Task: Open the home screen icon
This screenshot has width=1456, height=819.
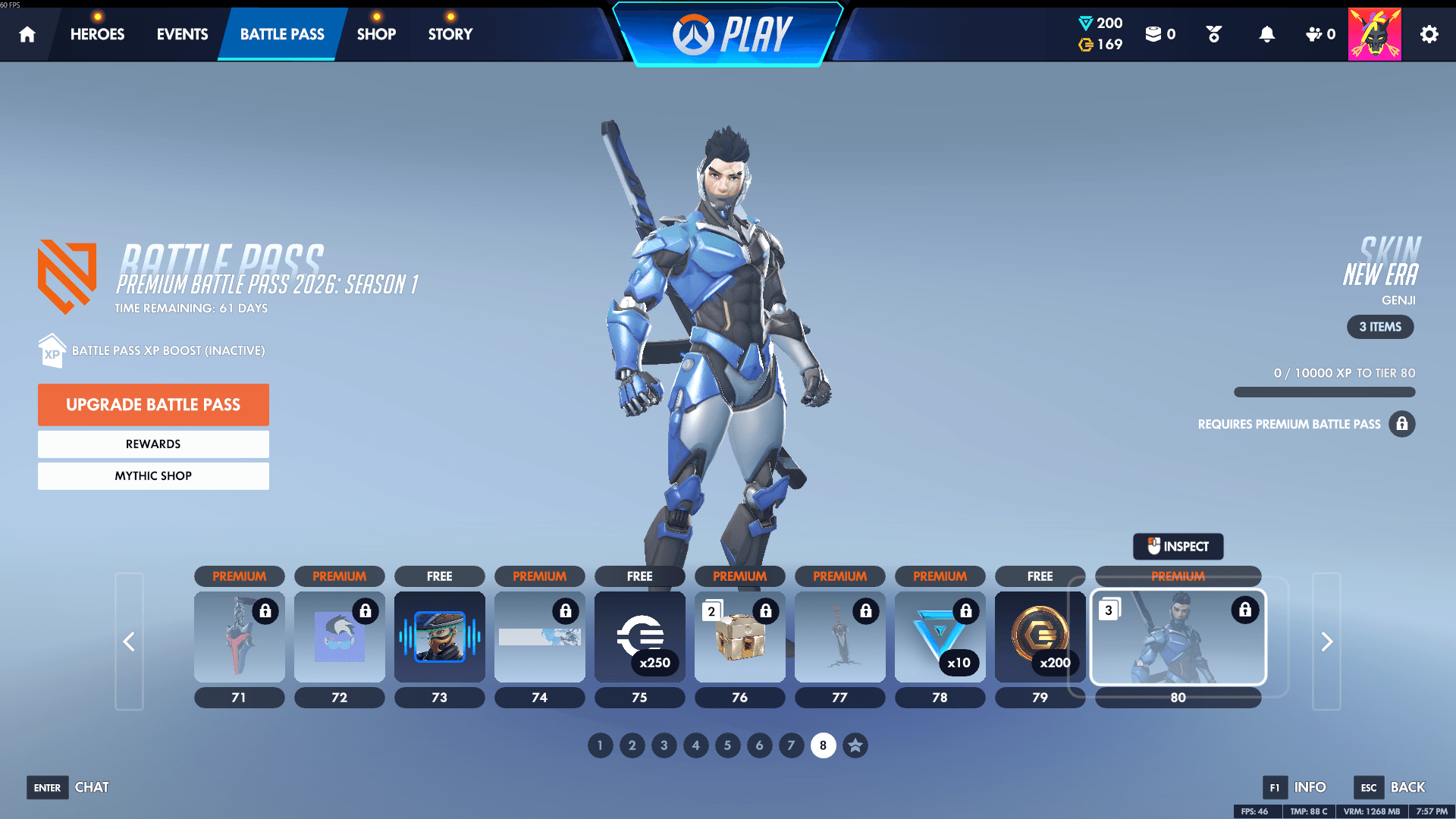Action: tap(27, 34)
